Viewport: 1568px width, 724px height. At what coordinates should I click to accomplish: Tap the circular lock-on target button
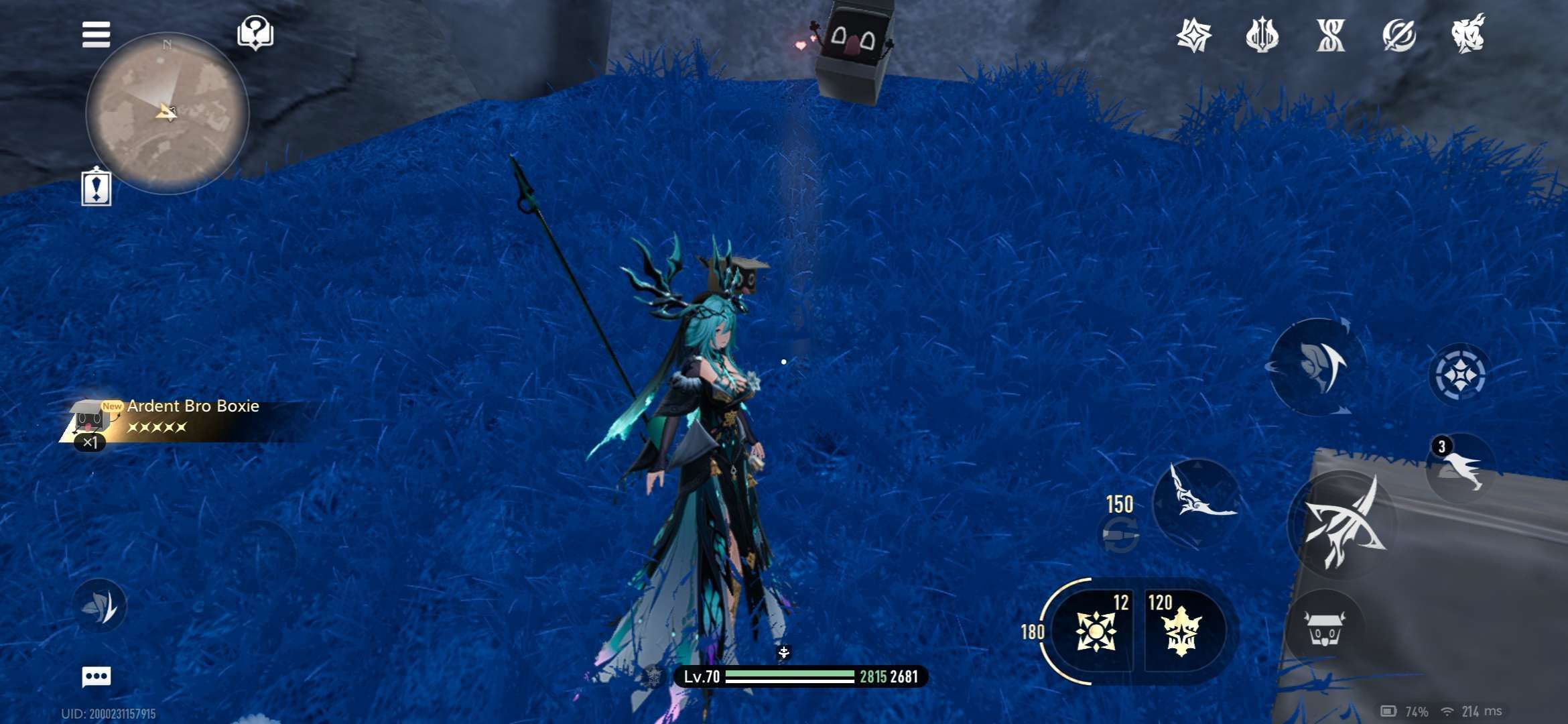coord(1460,374)
